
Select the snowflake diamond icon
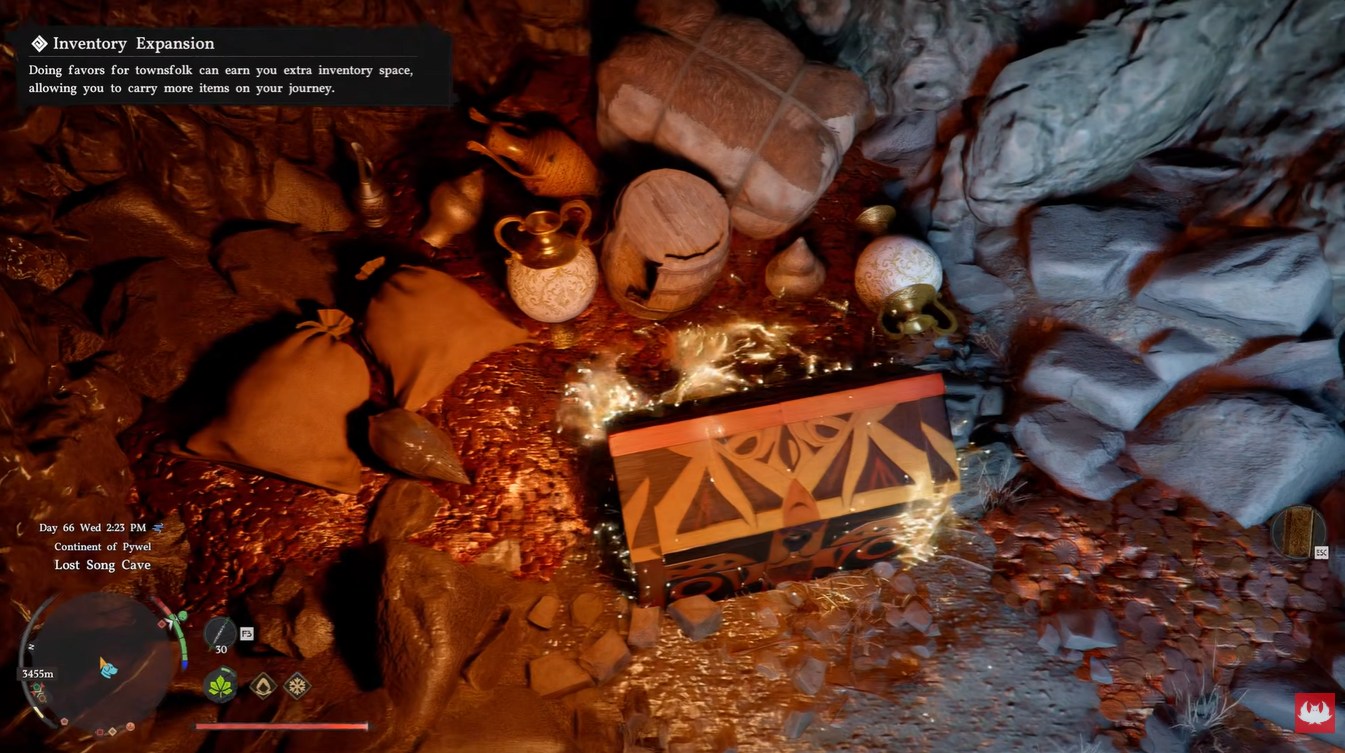297,686
